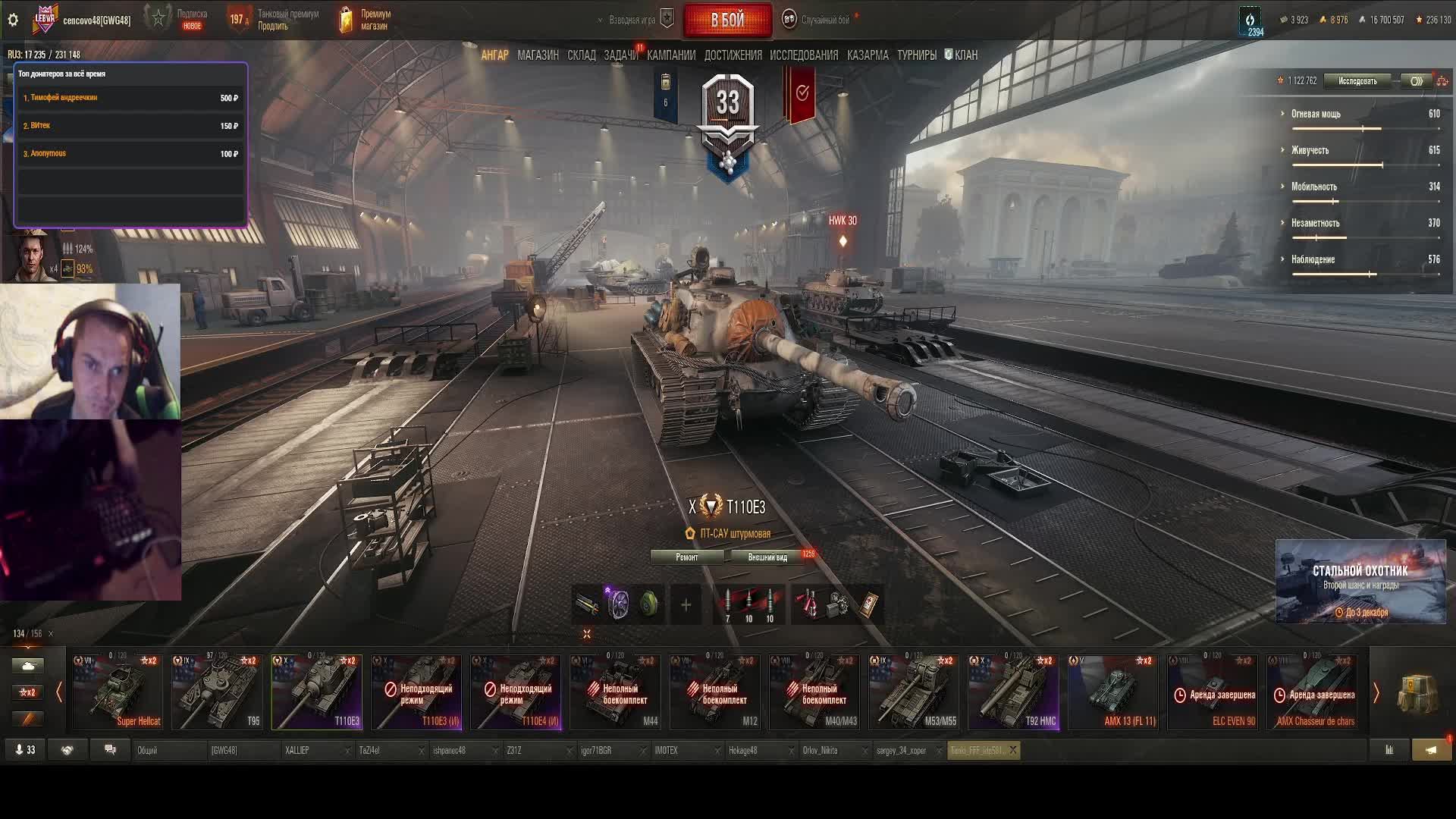Image resolution: width=1456 pixels, height=819 pixels.
Task: Go to the ДОСТИЖЕНИЯ achievements tab
Action: (x=733, y=55)
